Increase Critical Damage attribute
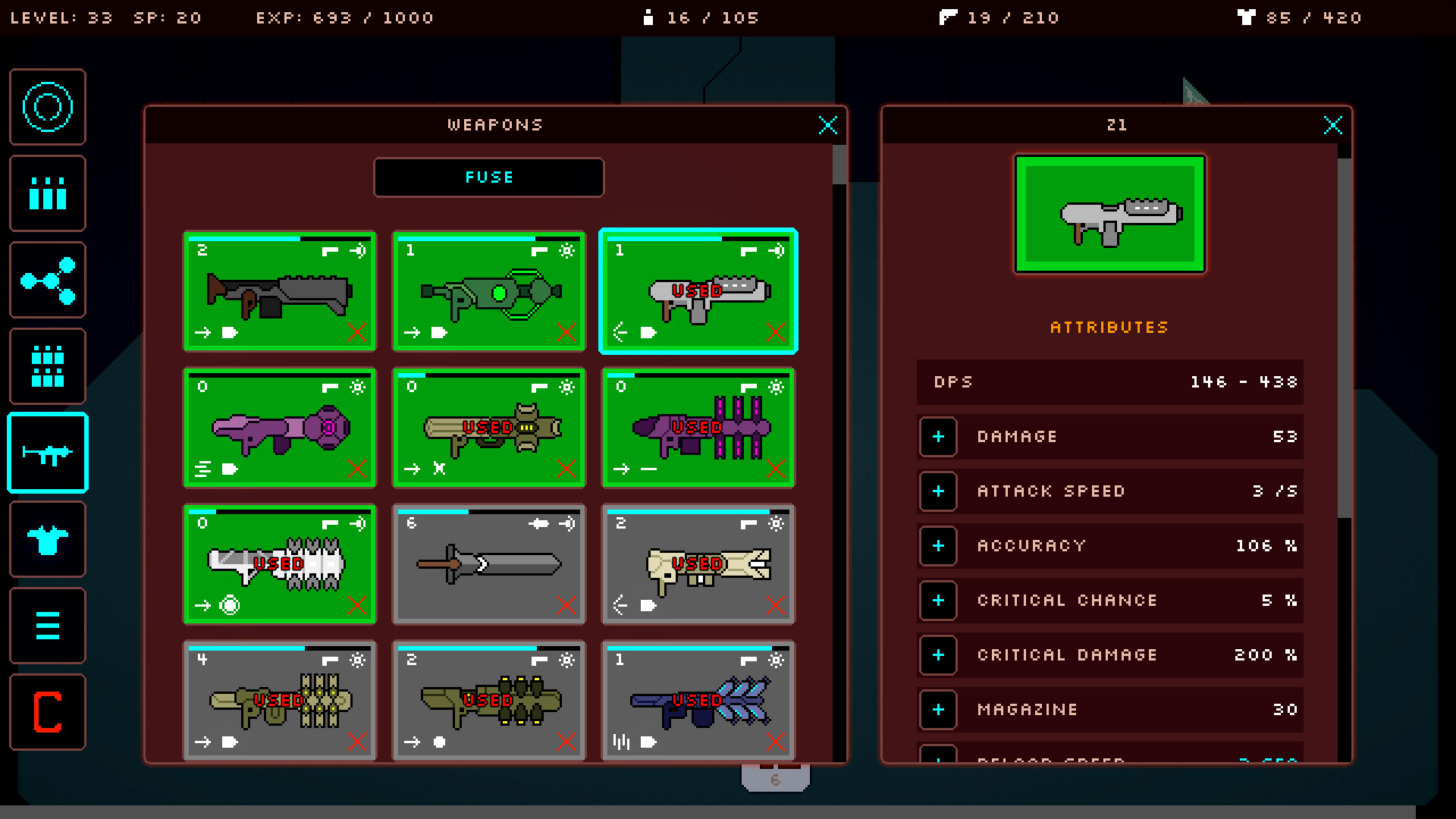 [x=938, y=655]
